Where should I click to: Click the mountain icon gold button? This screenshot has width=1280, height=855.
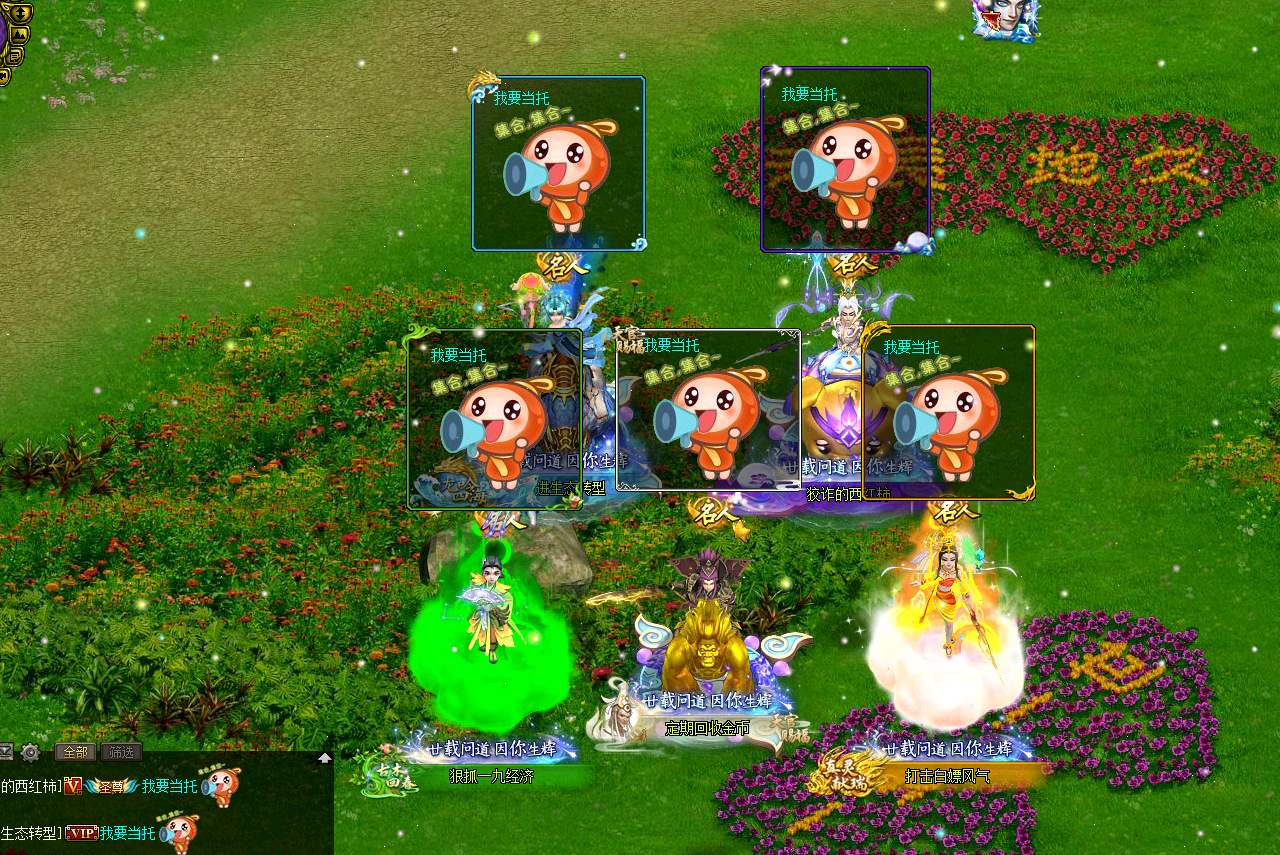pos(19,35)
